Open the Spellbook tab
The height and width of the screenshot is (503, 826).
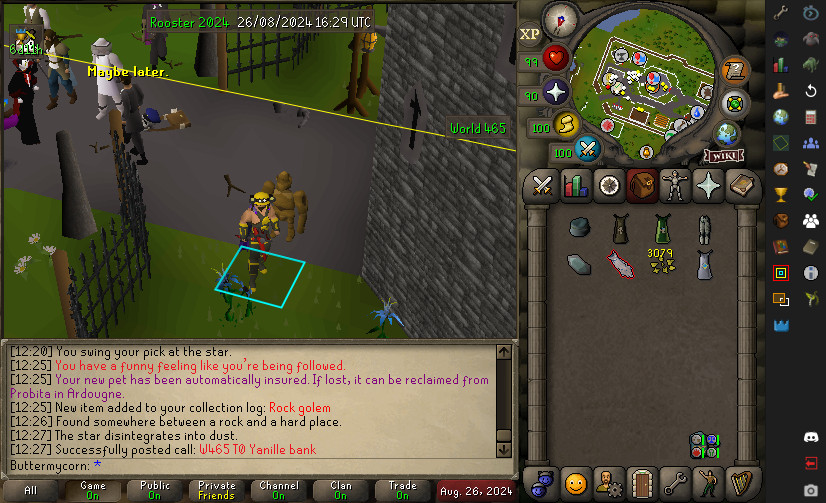coord(740,185)
